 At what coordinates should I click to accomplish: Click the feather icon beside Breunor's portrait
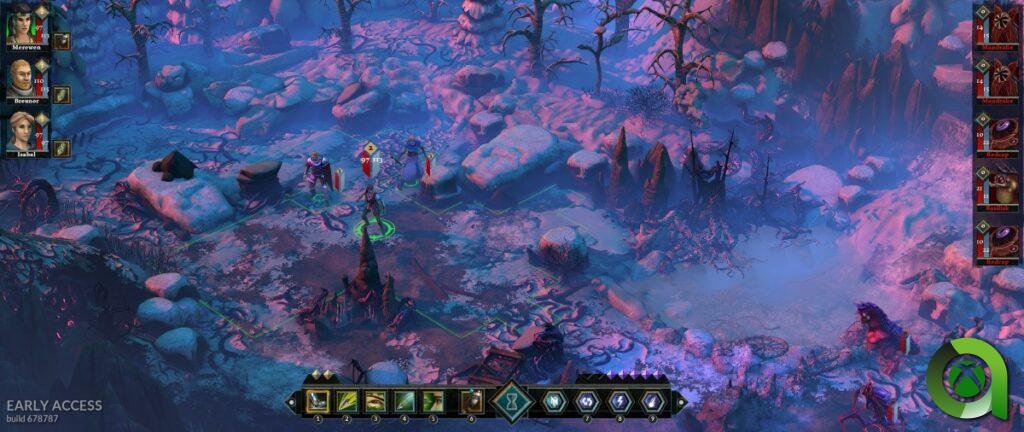[61, 94]
